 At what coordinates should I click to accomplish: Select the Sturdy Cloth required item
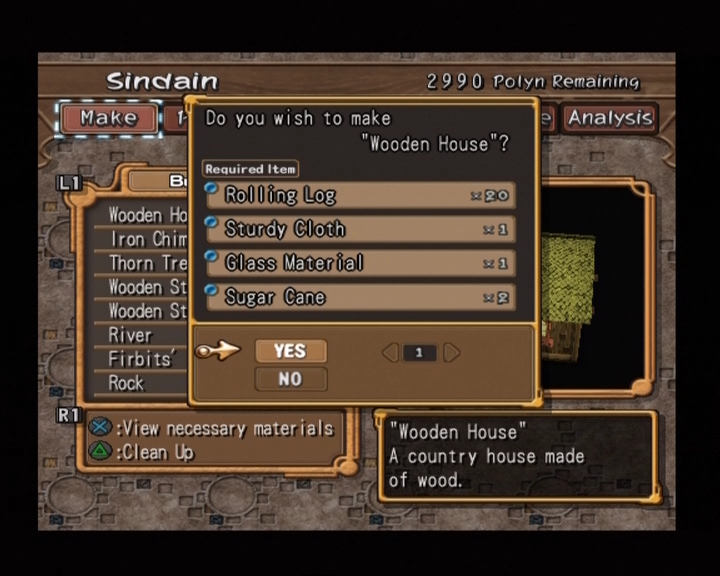pyautogui.click(x=360, y=229)
